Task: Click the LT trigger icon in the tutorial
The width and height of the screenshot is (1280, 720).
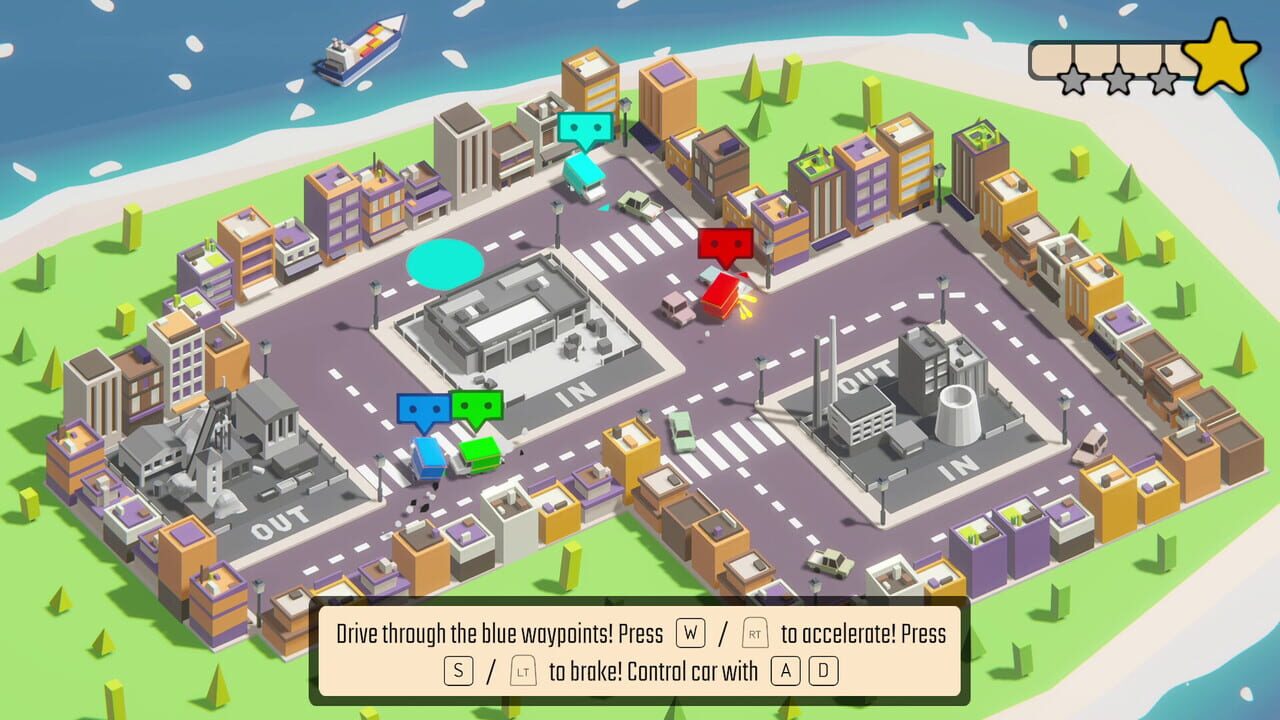Action: [524, 670]
